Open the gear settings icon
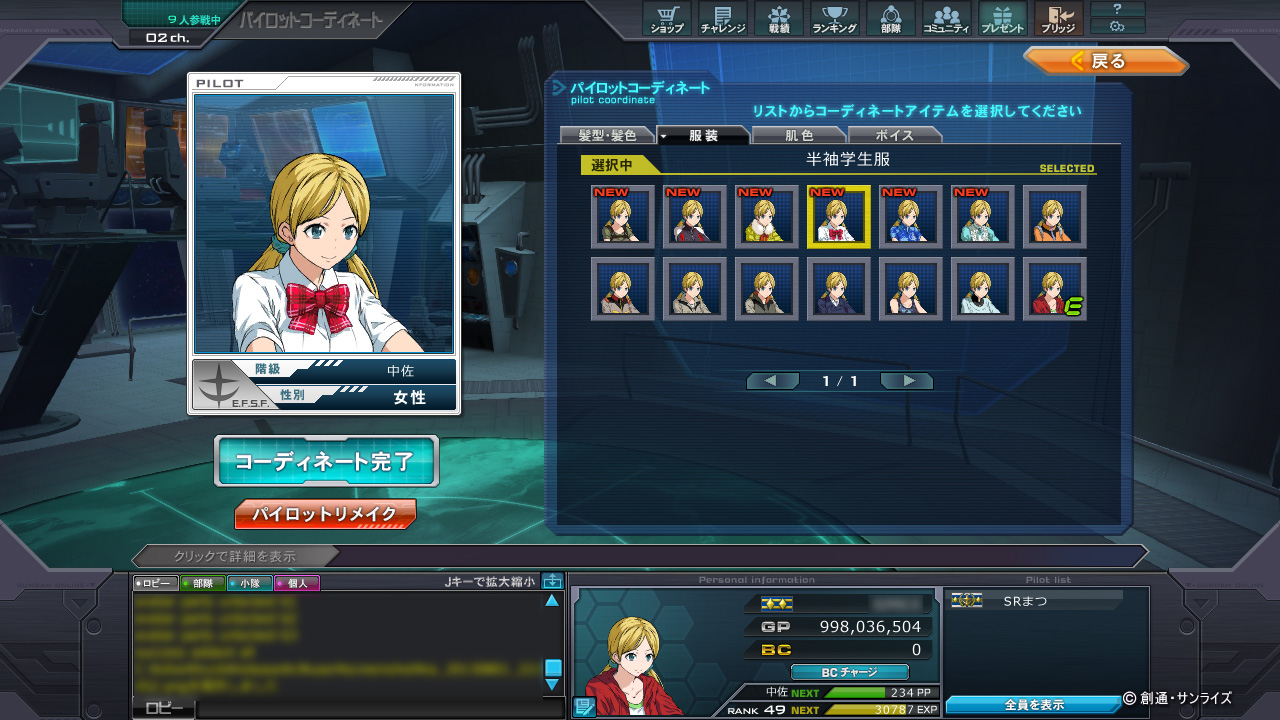1280x720 pixels. coord(1117,26)
